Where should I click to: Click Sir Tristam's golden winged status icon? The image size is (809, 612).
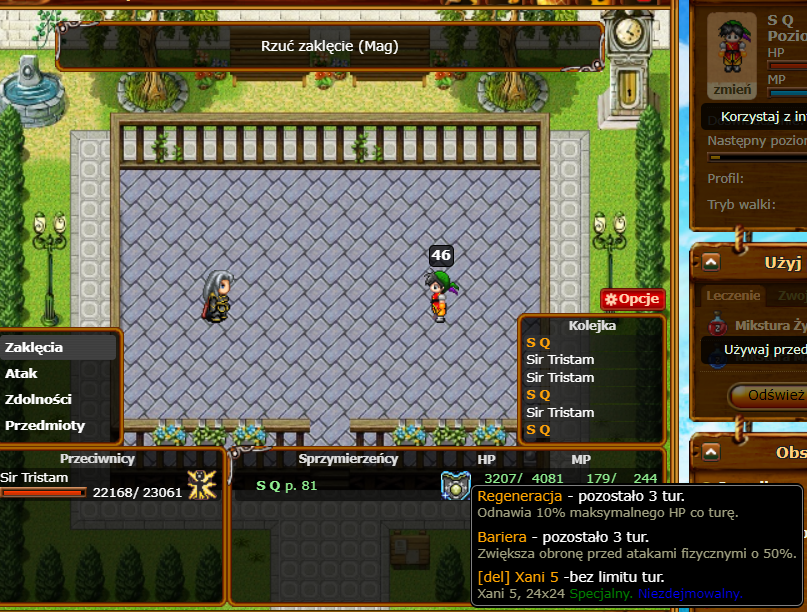(x=203, y=485)
